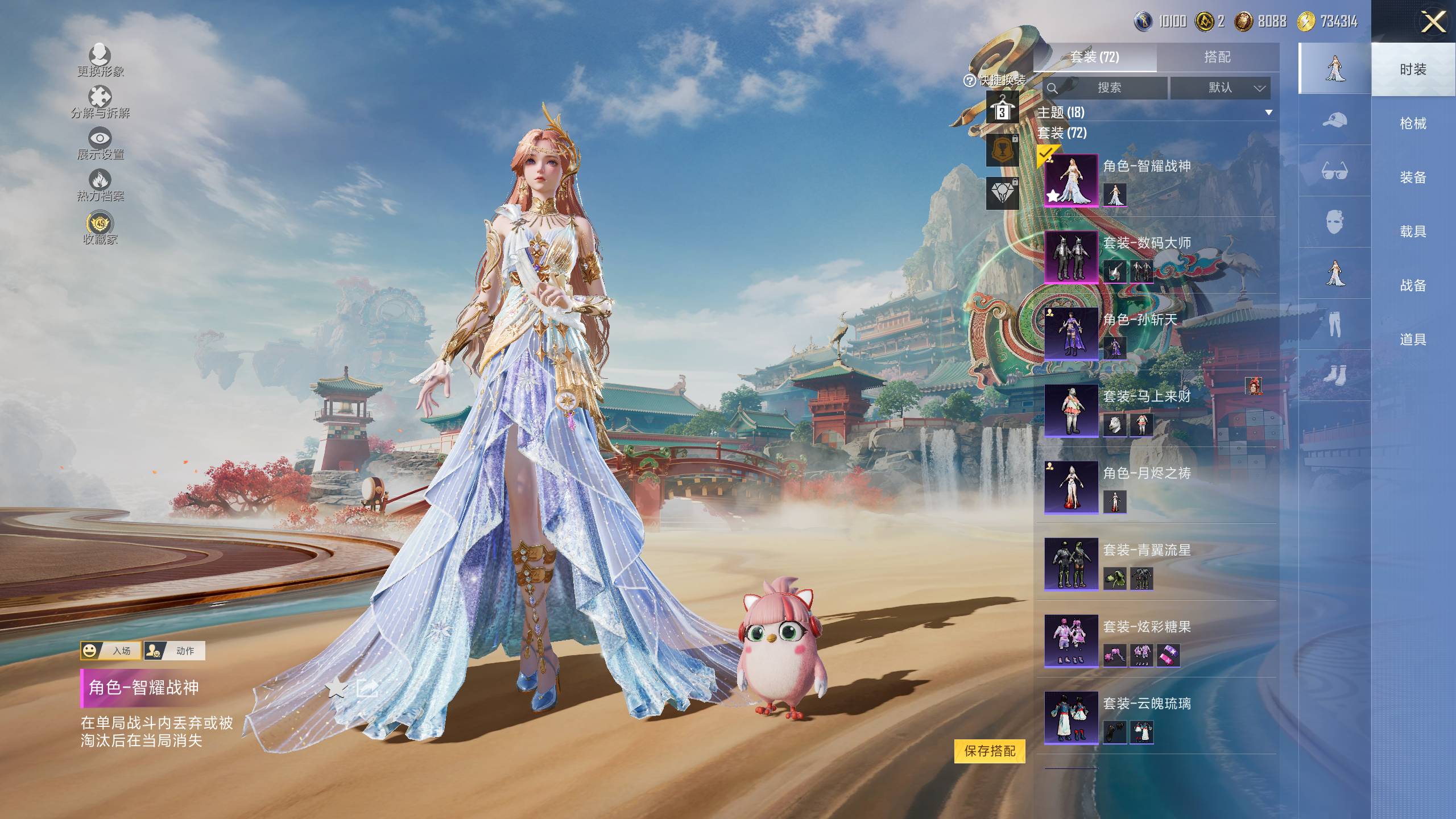Viewport: 1456px width, 819px height.
Task: Open the 枪械 category
Action: [1413, 123]
